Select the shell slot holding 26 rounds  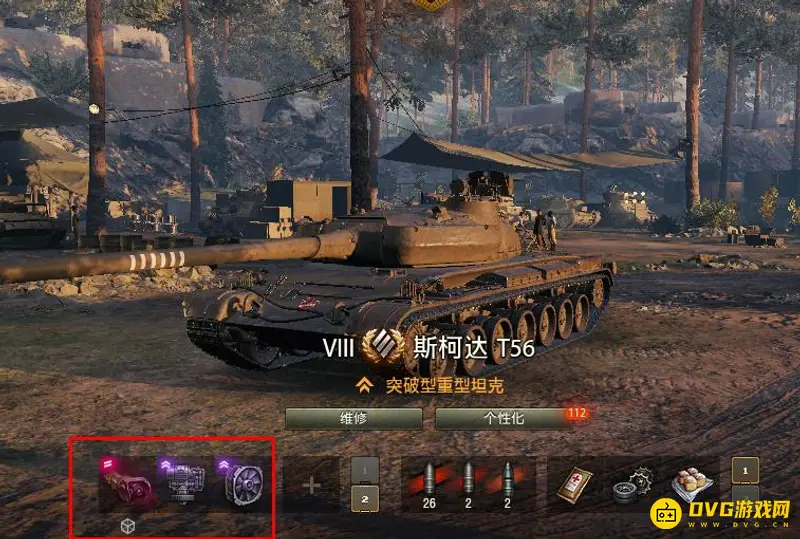click(429, 485)
